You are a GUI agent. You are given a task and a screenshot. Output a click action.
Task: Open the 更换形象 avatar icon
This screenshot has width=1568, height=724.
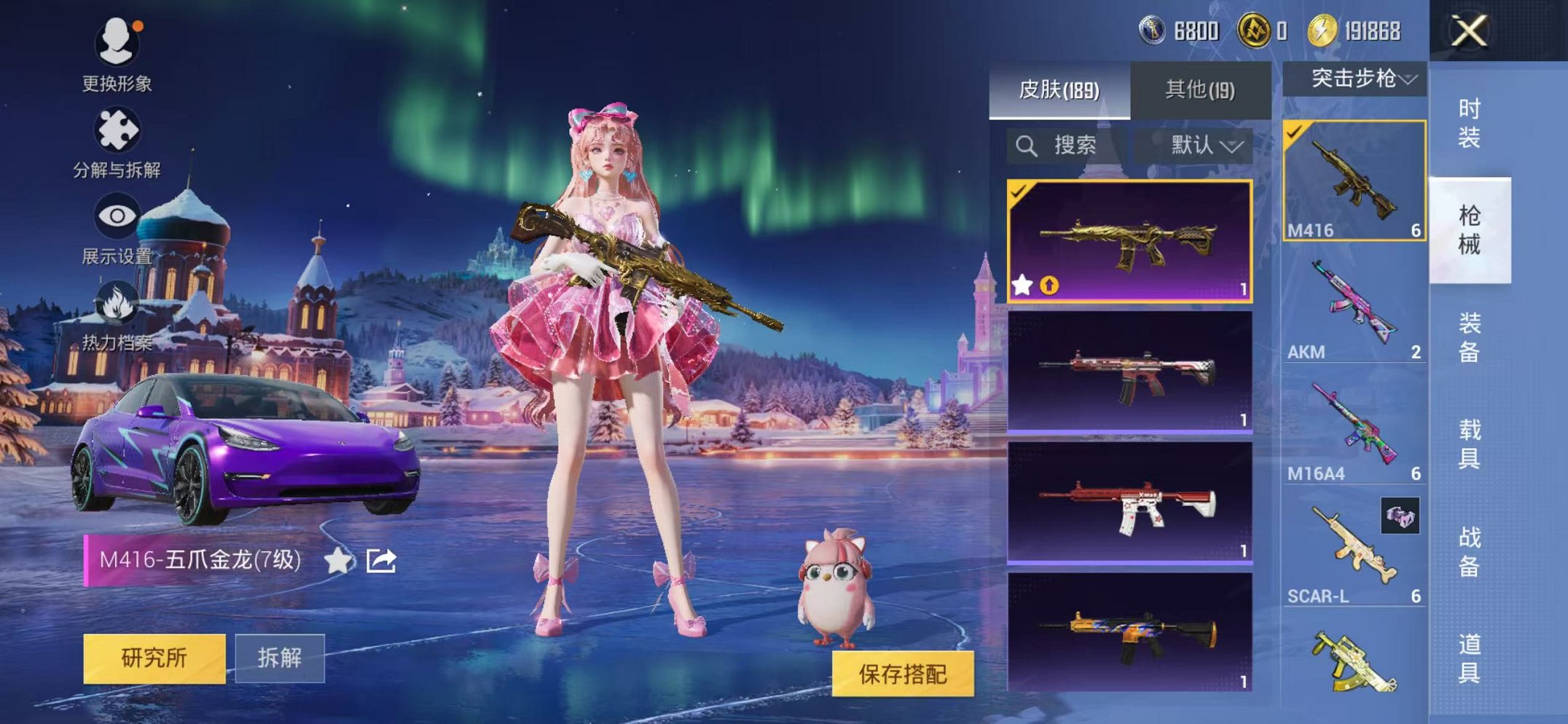tap(117, 42)
